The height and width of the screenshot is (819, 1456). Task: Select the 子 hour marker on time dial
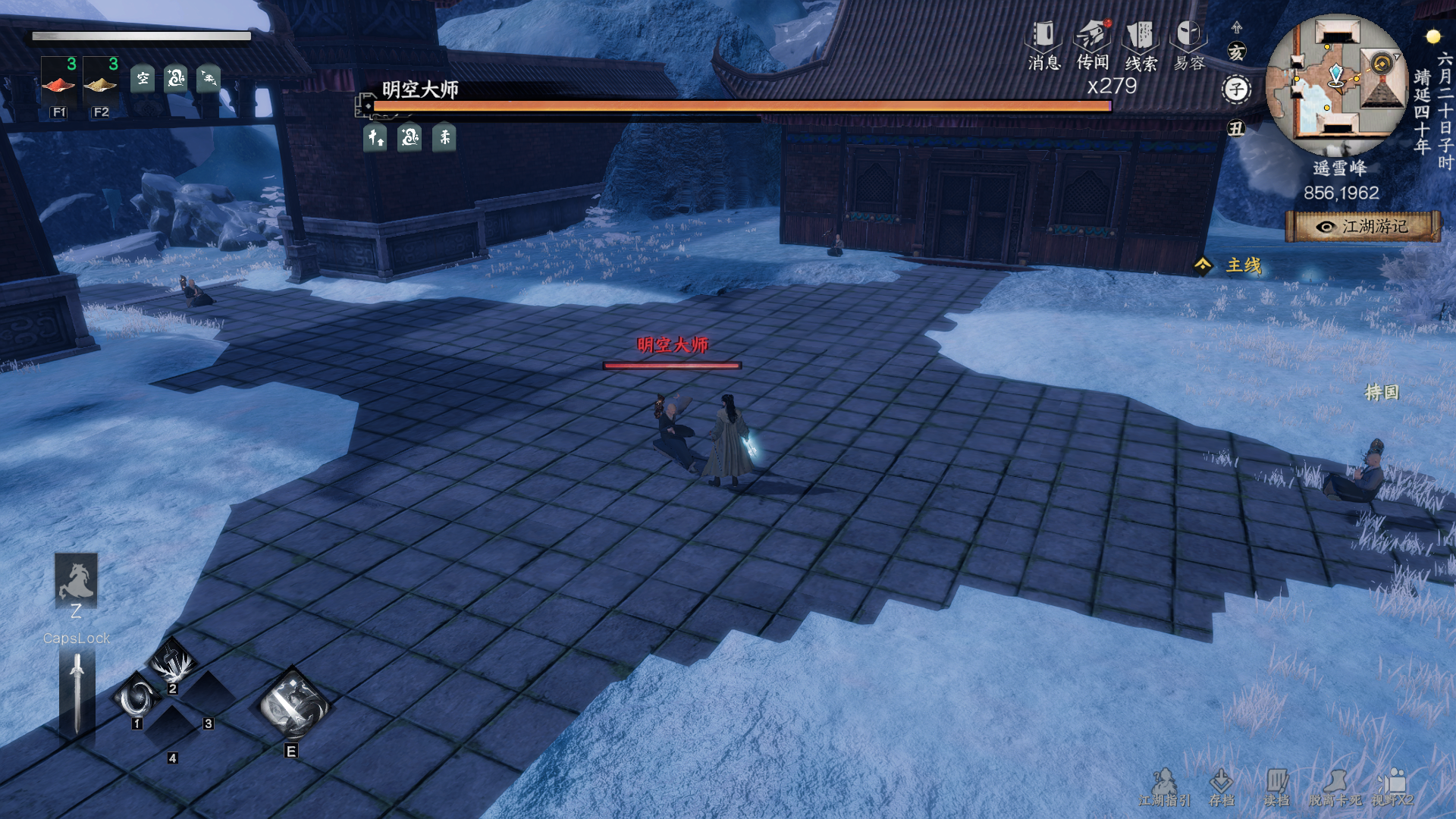1237,89
